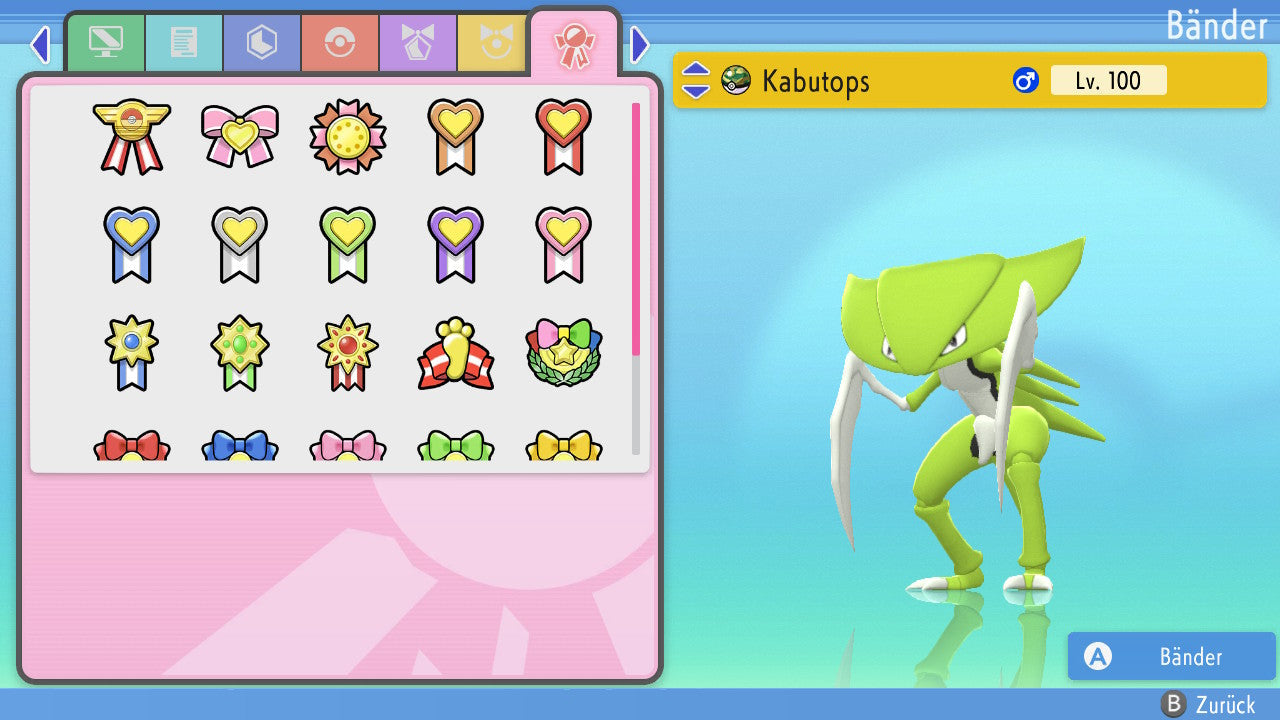Select the blue hexagon stats tab
Screen dimensions: 1280x720
pos(261,43)
